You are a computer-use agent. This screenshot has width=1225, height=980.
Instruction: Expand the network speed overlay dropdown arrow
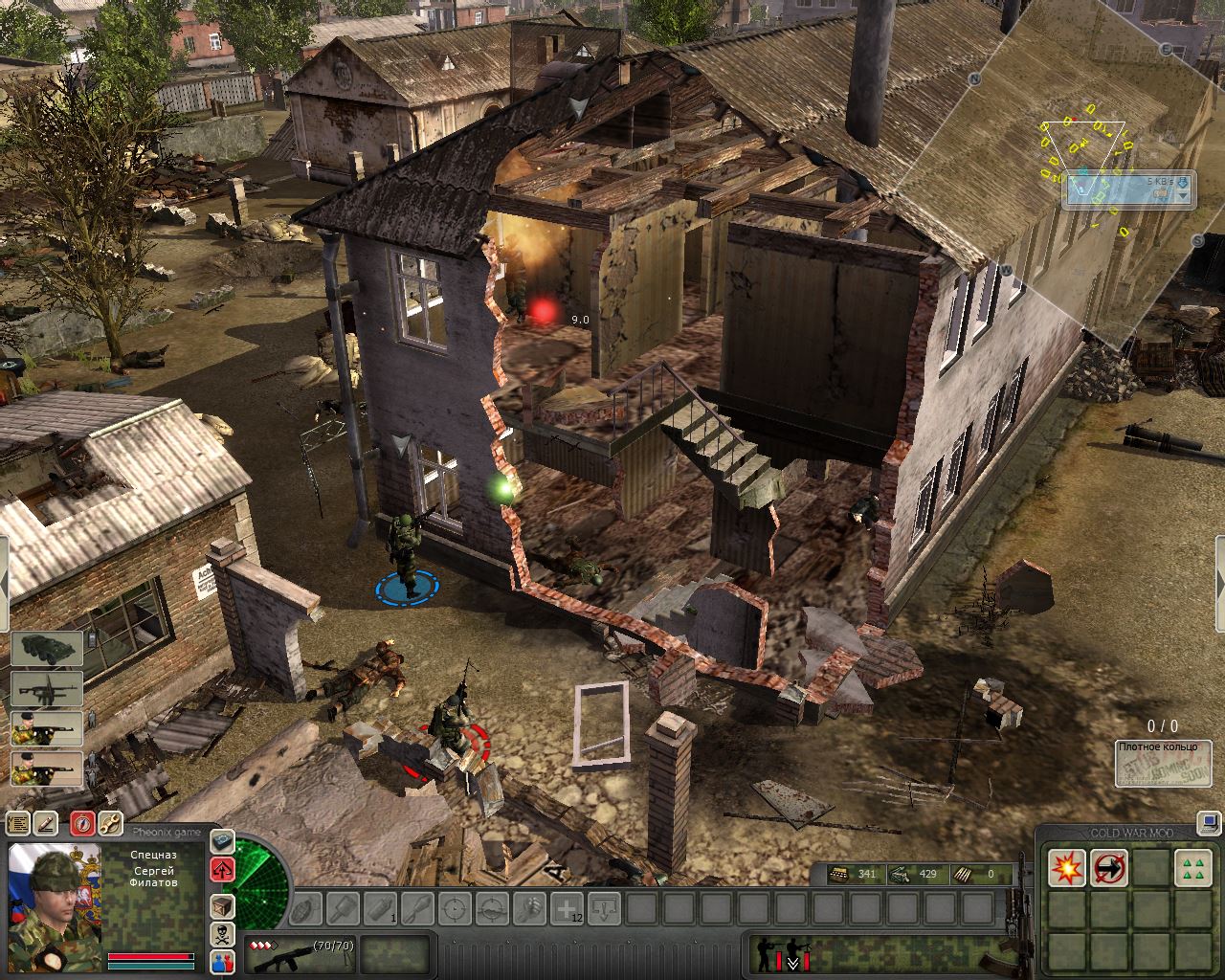(1184, 195)
